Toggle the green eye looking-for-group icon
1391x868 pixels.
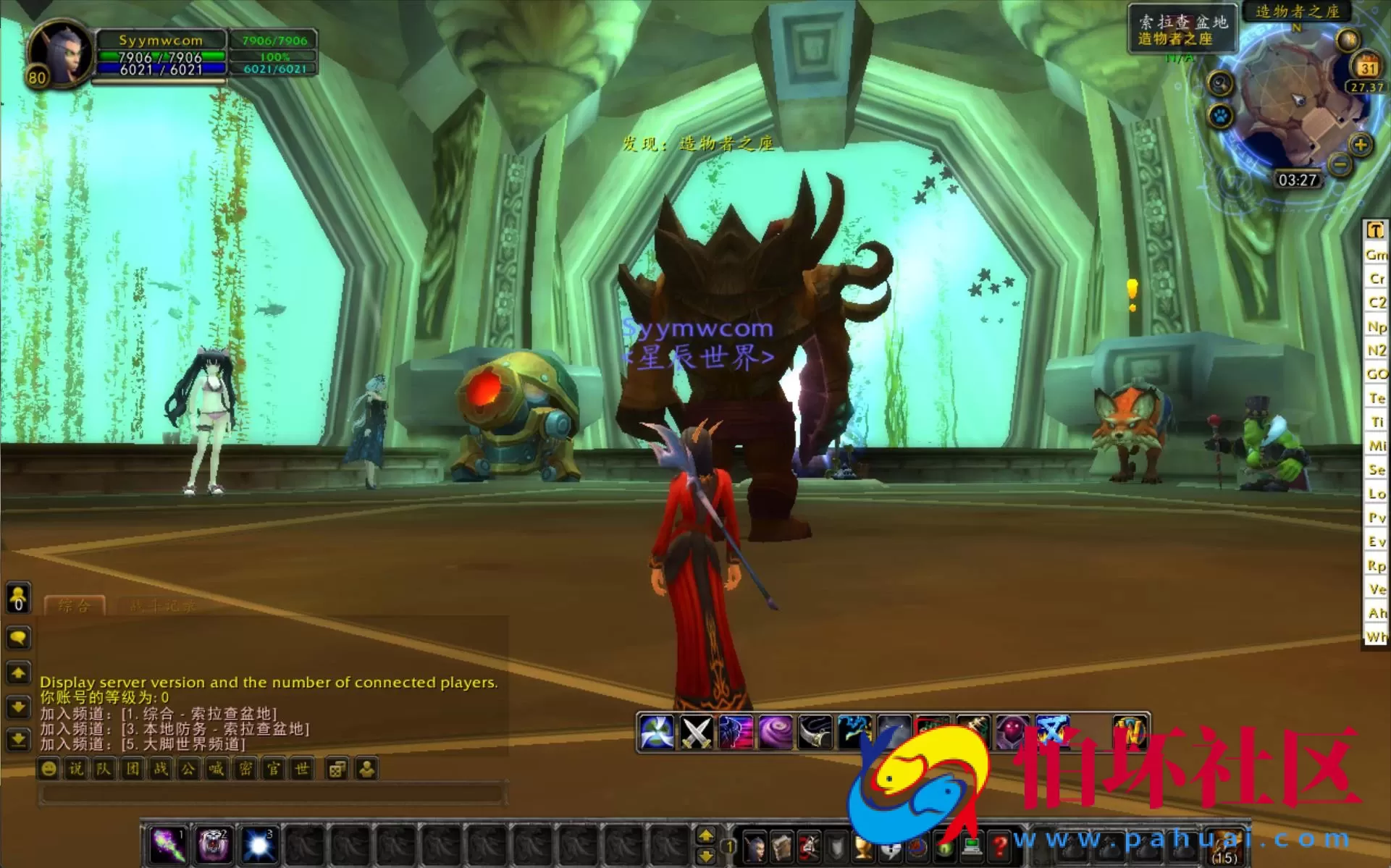946,849
